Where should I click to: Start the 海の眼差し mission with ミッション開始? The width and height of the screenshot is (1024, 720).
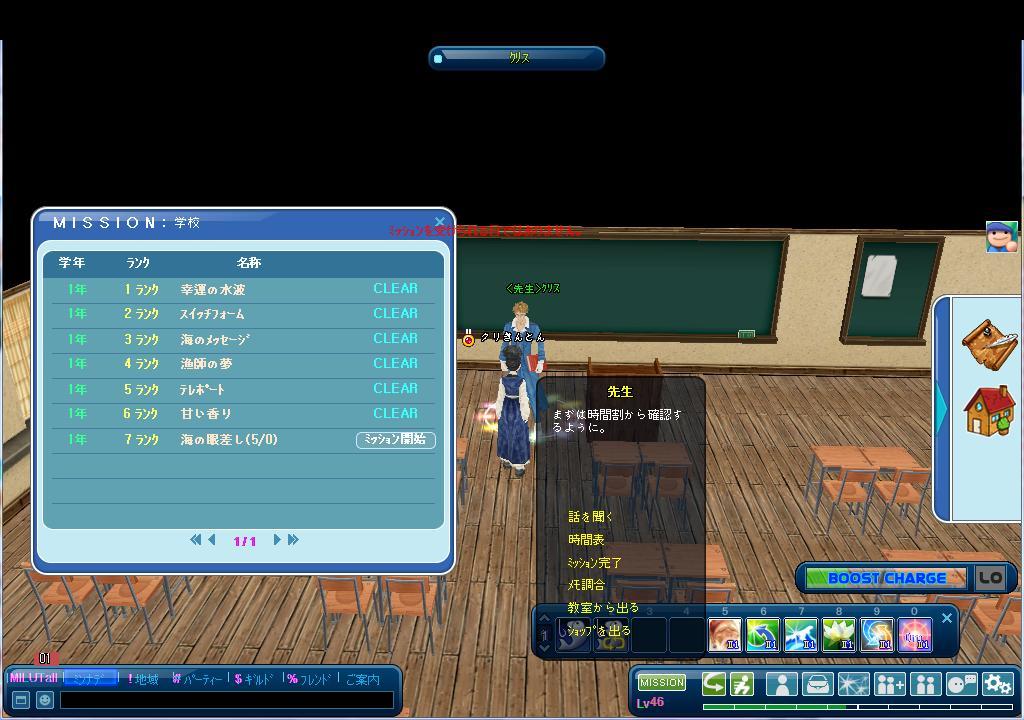396,440
